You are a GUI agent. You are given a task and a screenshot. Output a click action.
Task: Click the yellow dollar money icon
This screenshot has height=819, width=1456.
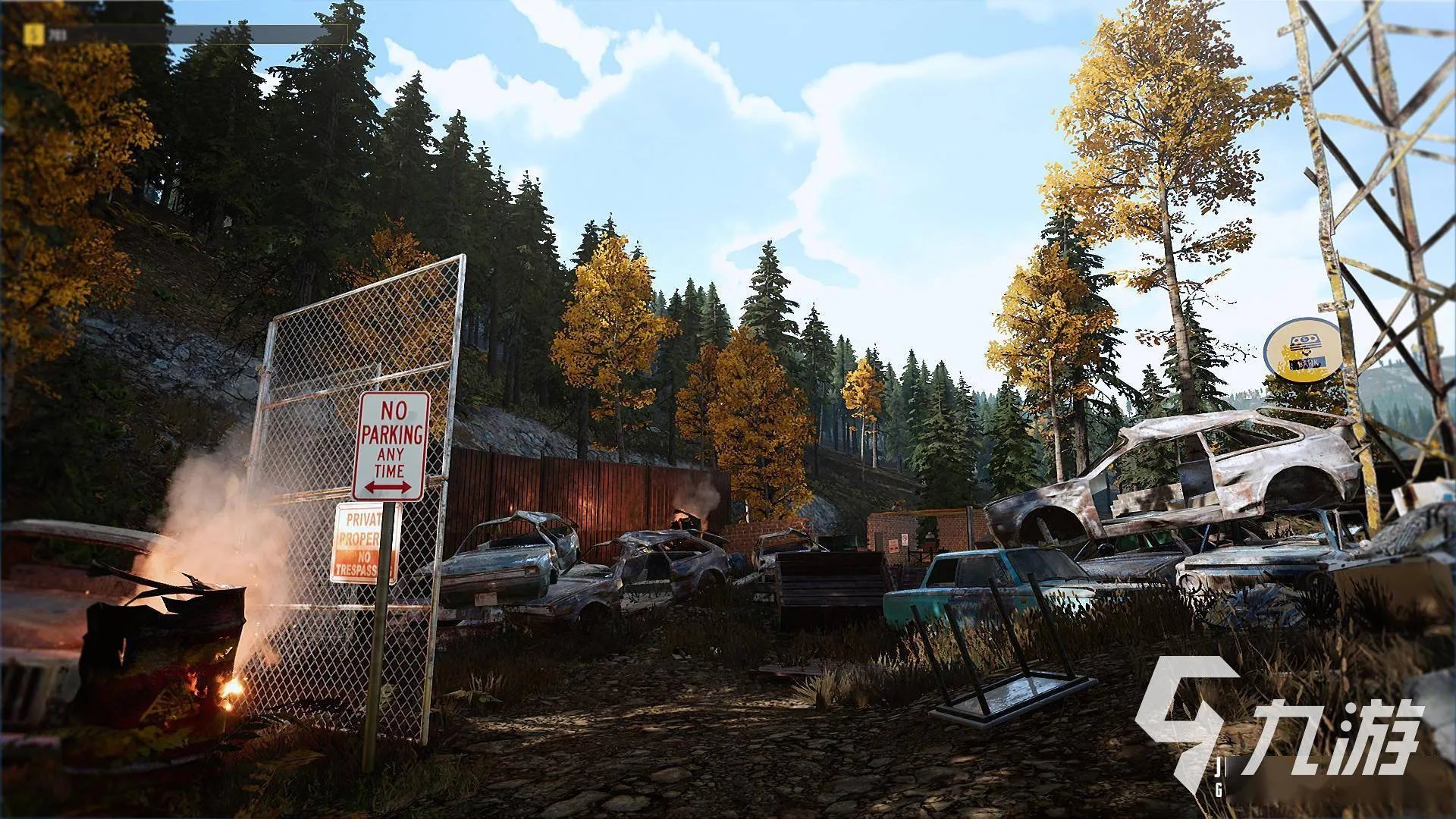pos(33,33)
